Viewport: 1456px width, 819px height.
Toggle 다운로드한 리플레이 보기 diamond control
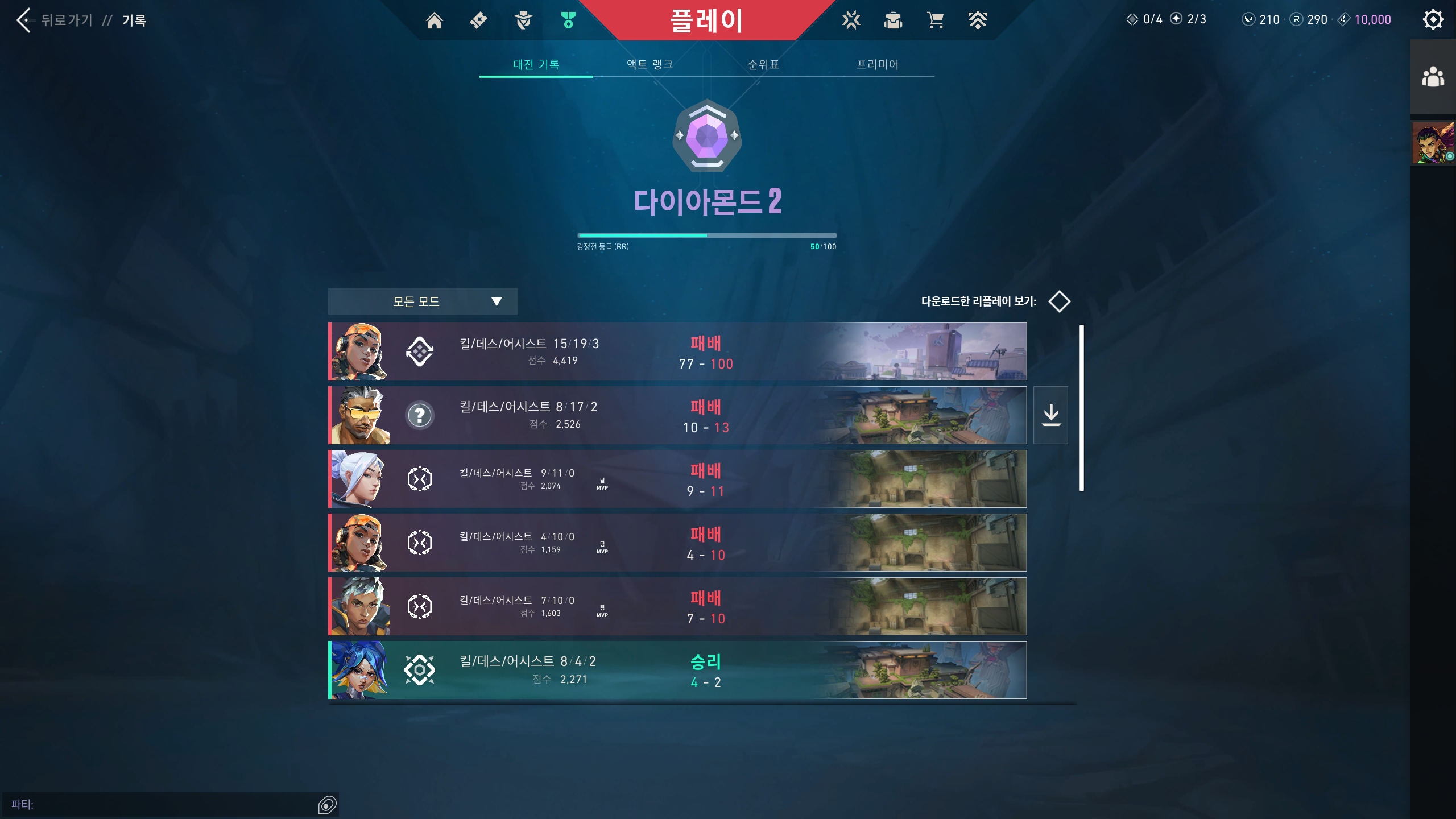click(x=1060, y=301)
